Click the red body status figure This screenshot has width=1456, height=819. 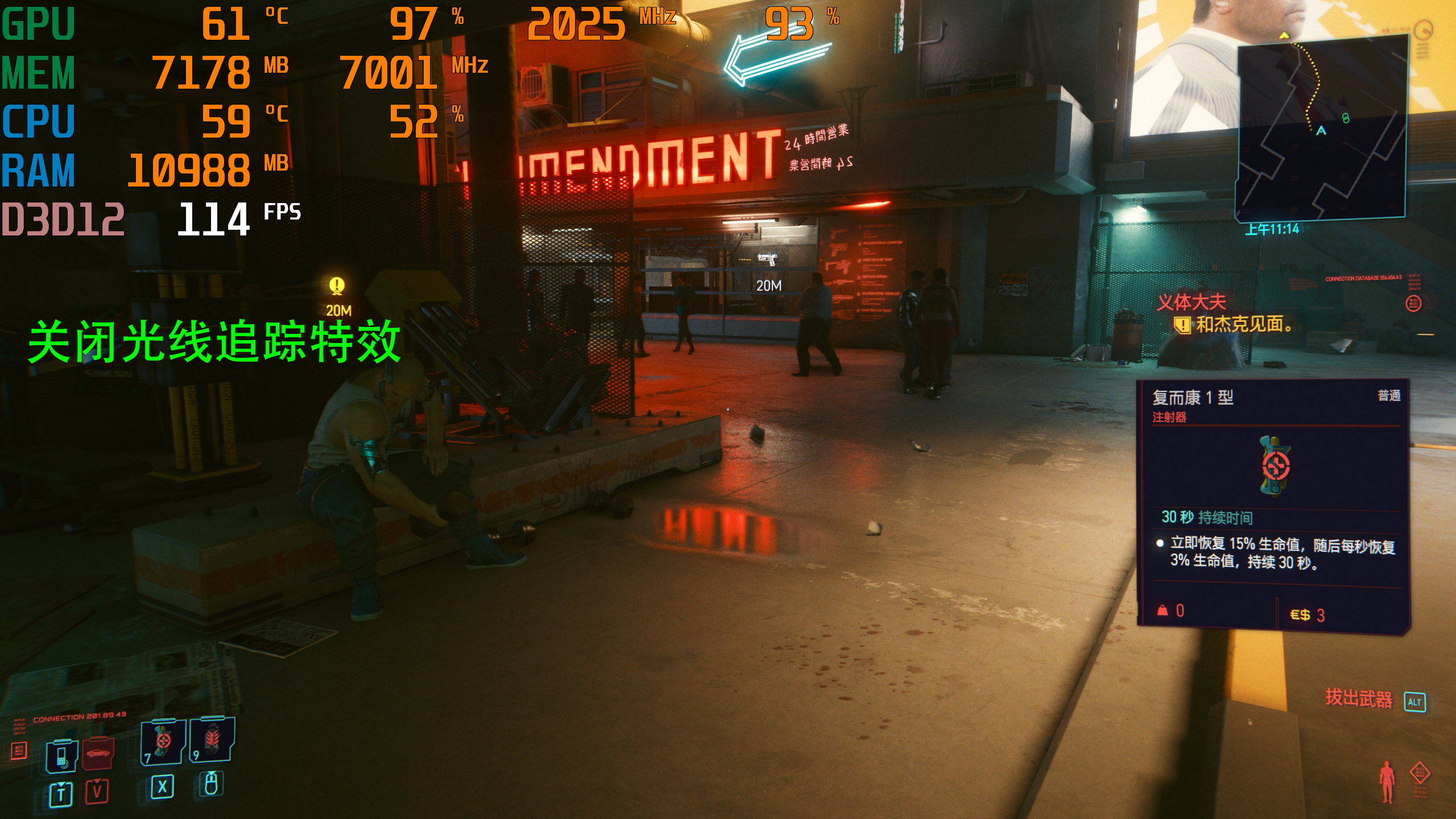tap(1388, 782)
